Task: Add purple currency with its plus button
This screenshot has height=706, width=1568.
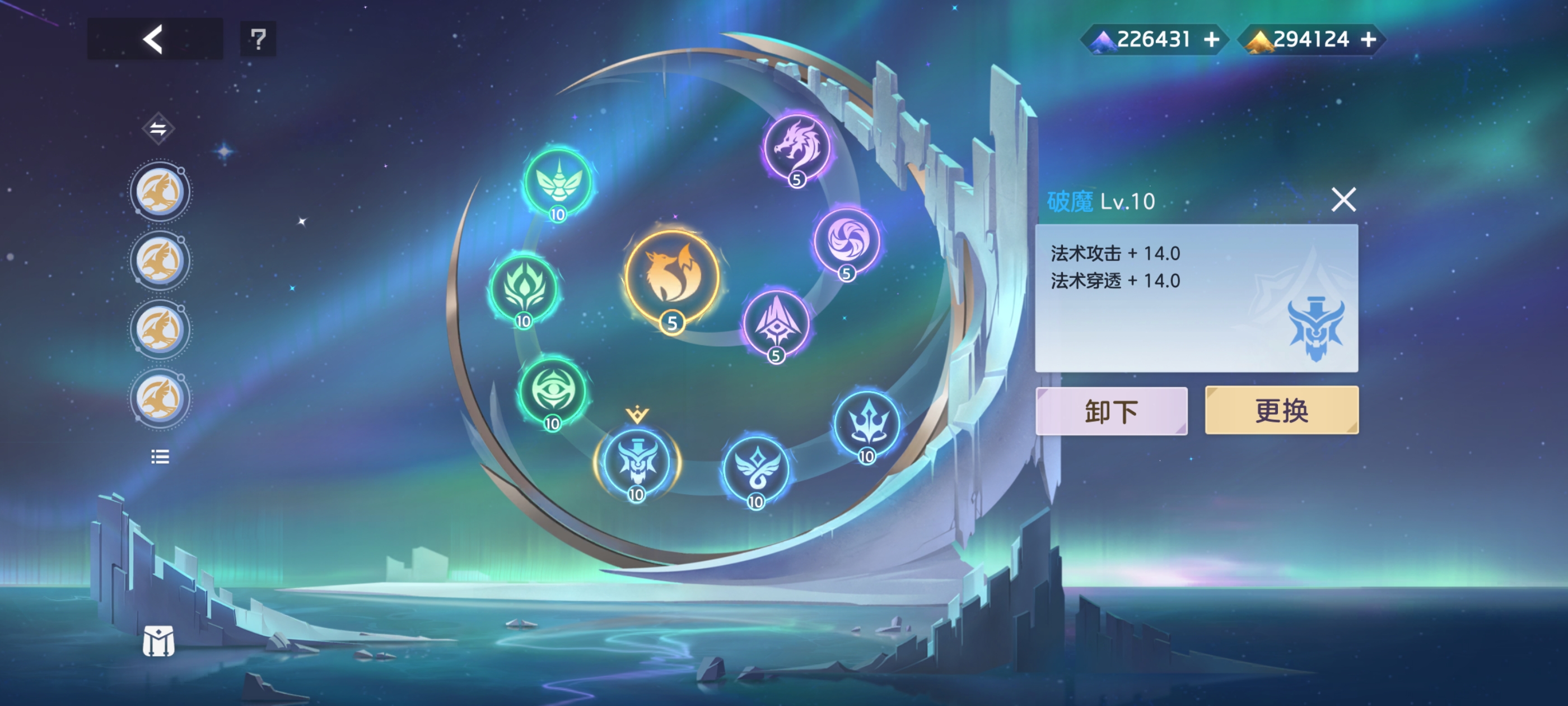Action: [1212, 39]
